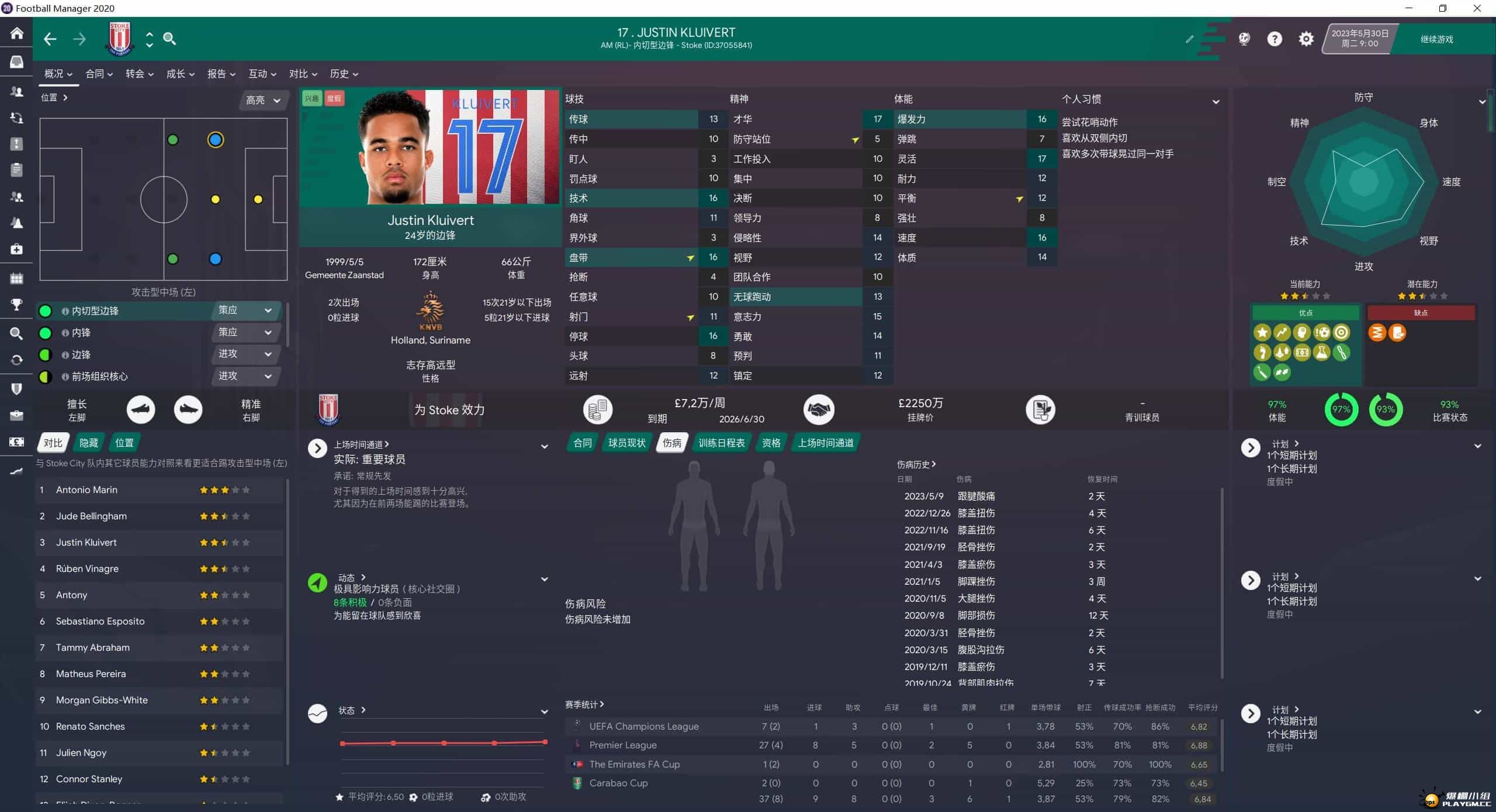Go back with the left arrow

click(50, 39)
